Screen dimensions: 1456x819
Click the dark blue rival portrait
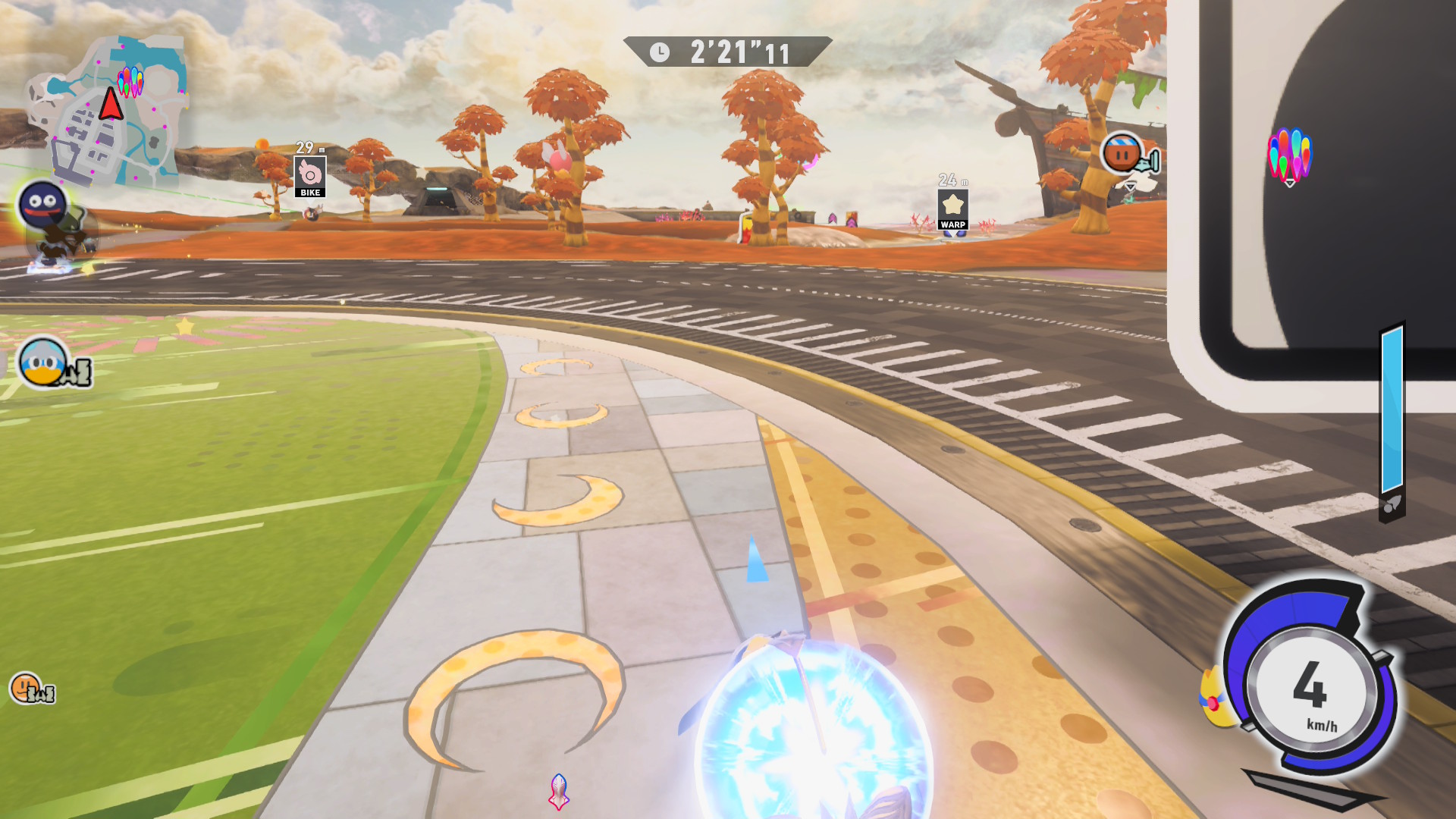[42, 204]
